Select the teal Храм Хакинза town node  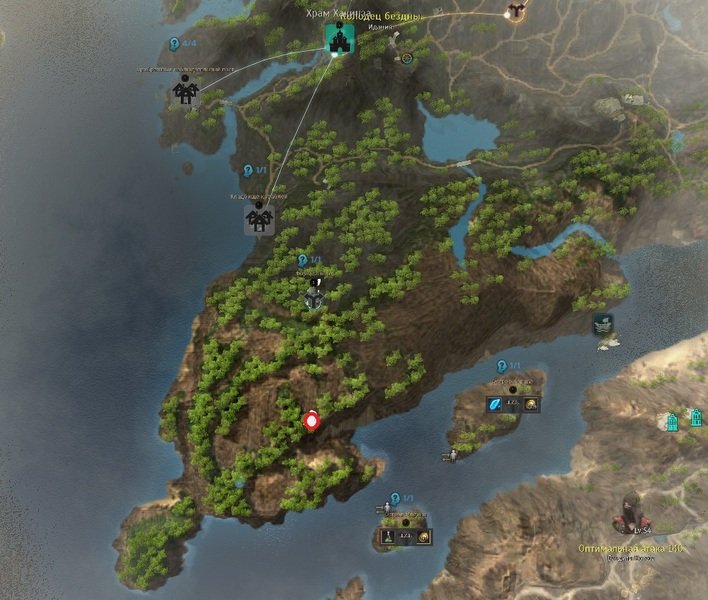point(337,40)
